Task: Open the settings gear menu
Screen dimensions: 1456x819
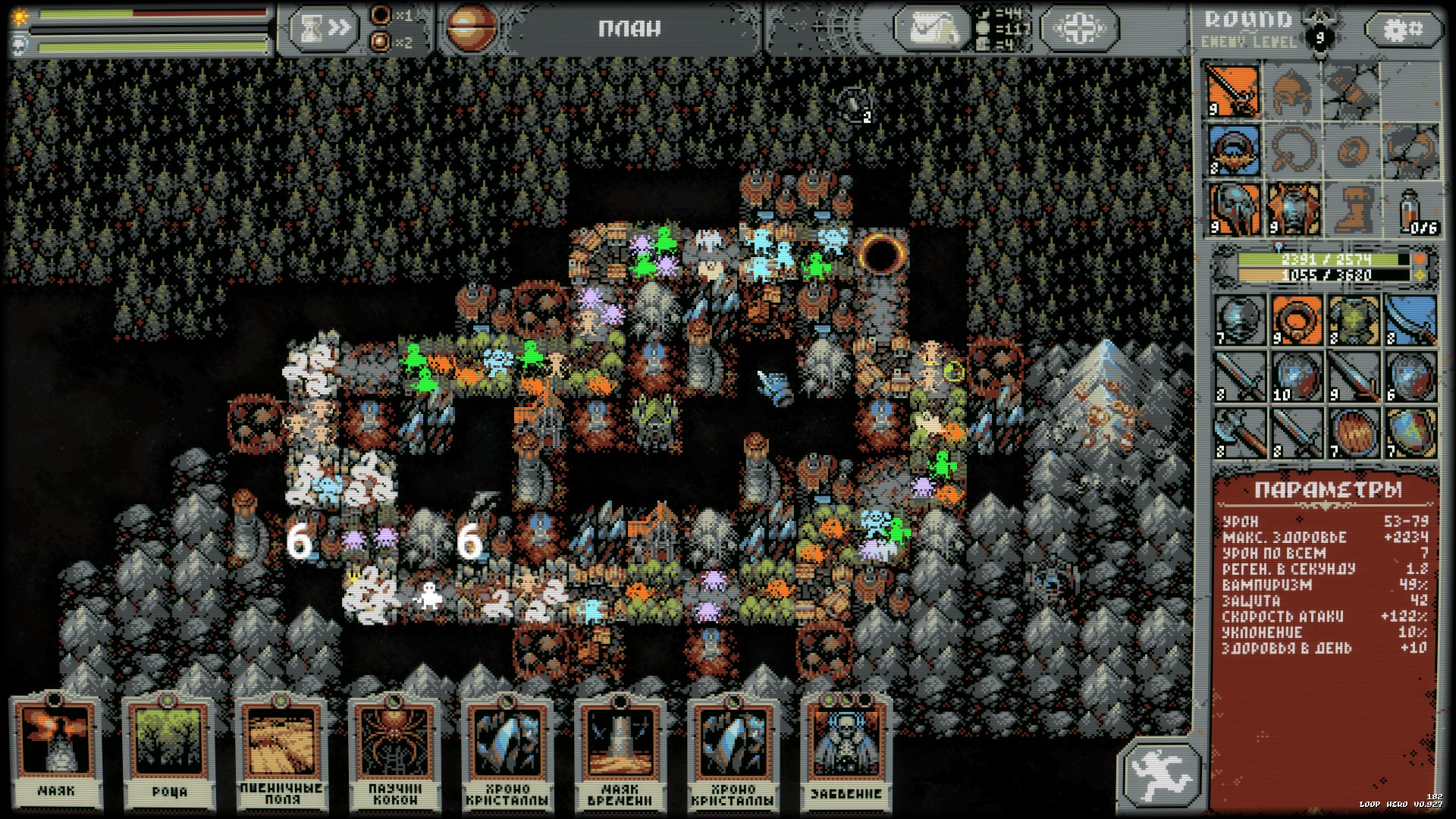Action: coord(1404,30)
